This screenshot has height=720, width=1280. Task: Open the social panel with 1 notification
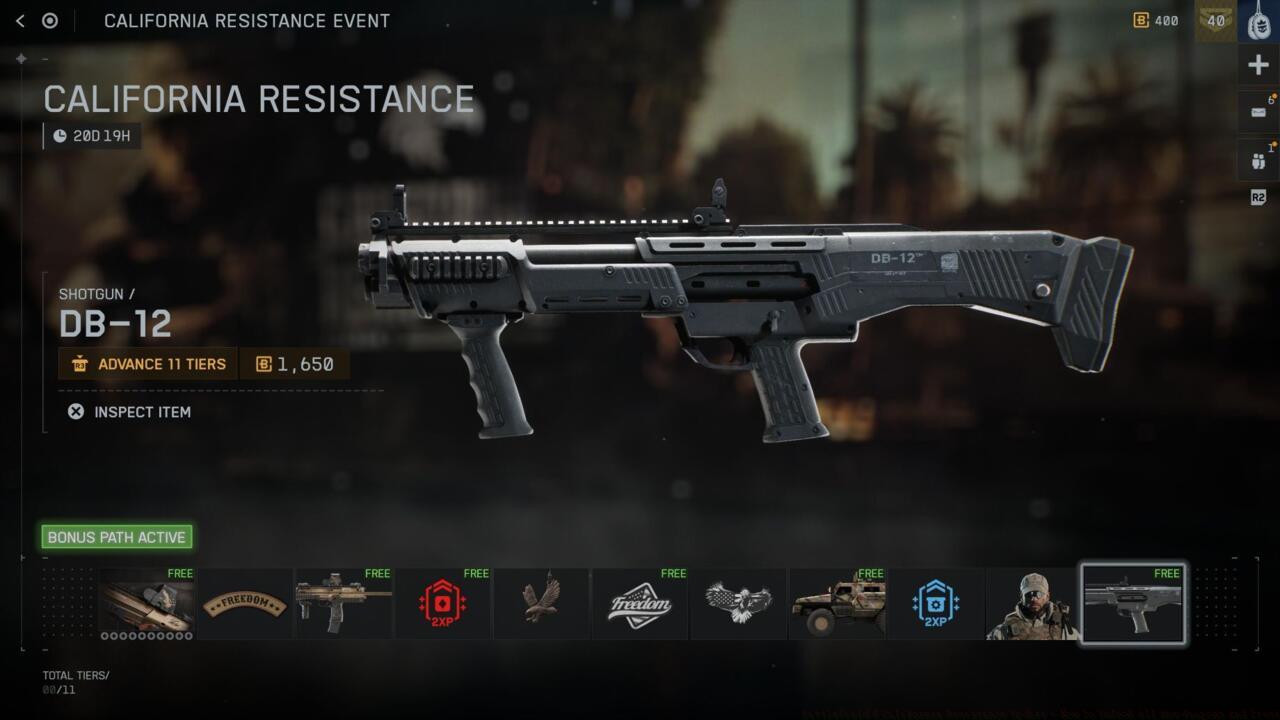pyautogui.click(x=1258, y=158)
